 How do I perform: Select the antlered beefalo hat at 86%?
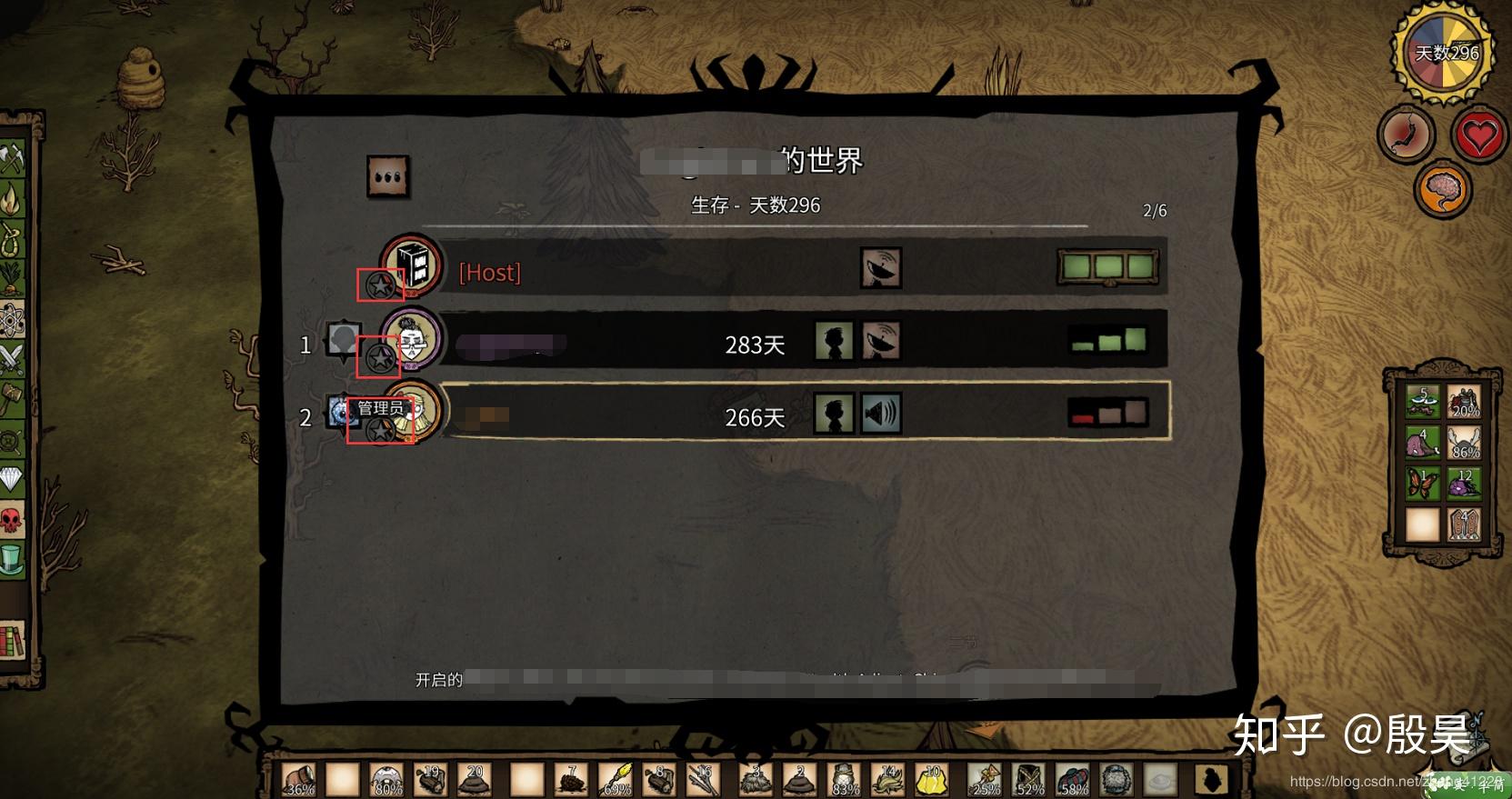[1463, 442]
